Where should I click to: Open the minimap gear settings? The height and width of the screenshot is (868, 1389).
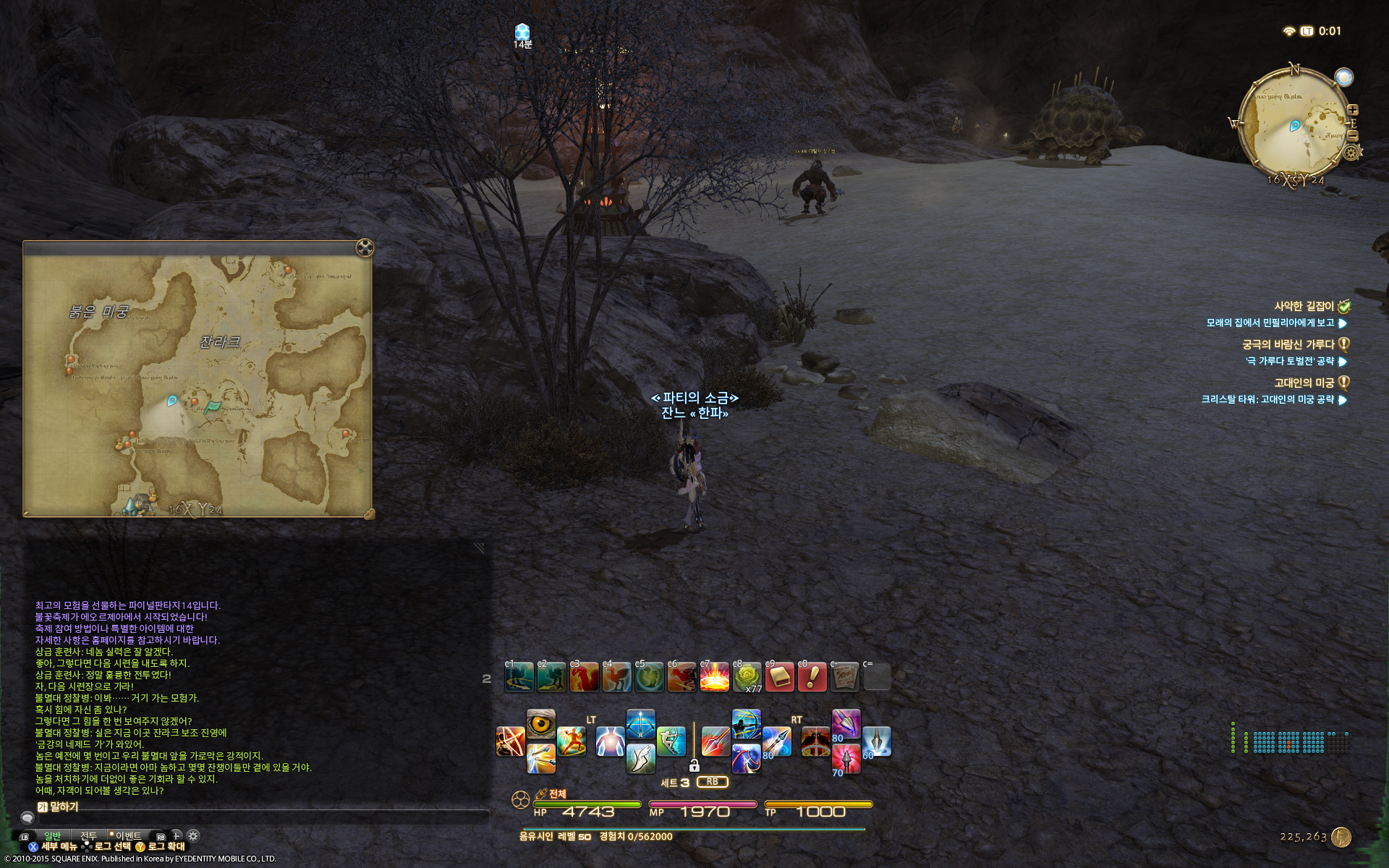point(1351,153)
